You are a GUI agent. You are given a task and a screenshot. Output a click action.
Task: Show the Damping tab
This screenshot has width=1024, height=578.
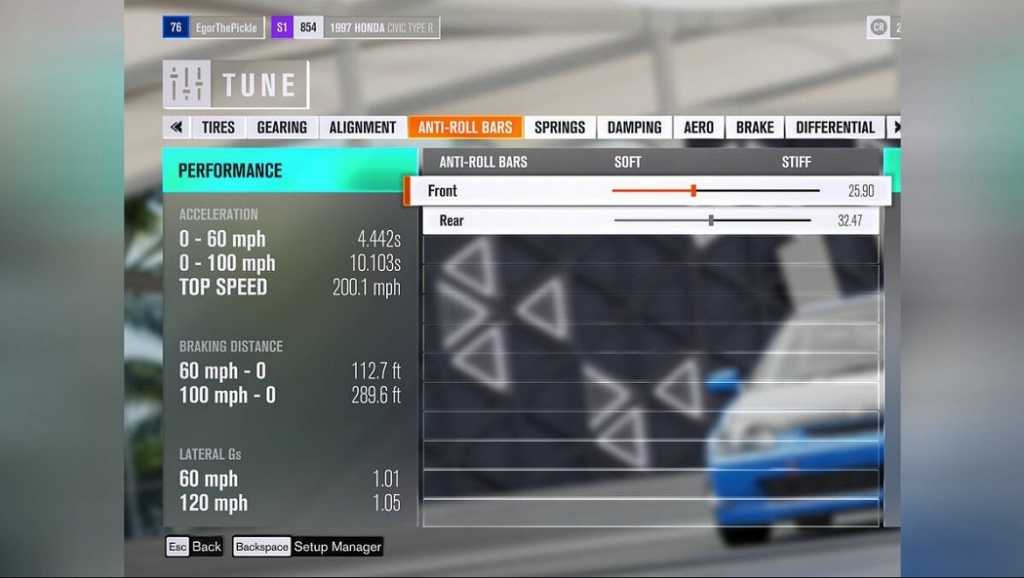[634, 127]
